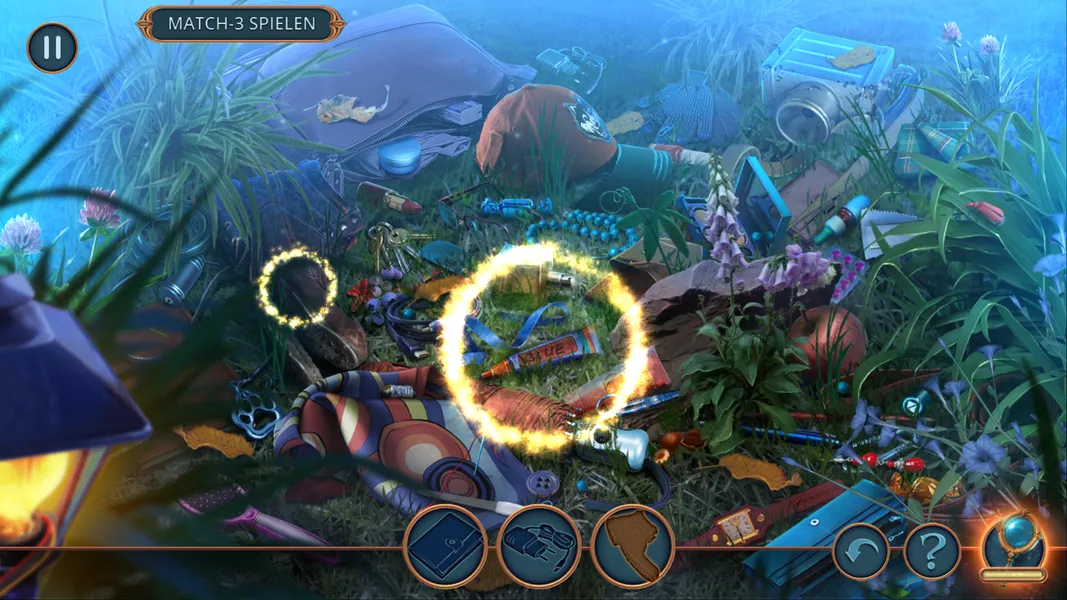Switch to Match-3 Spielen mode
This screenshot has width=1067, height=600.
[241, 23]
